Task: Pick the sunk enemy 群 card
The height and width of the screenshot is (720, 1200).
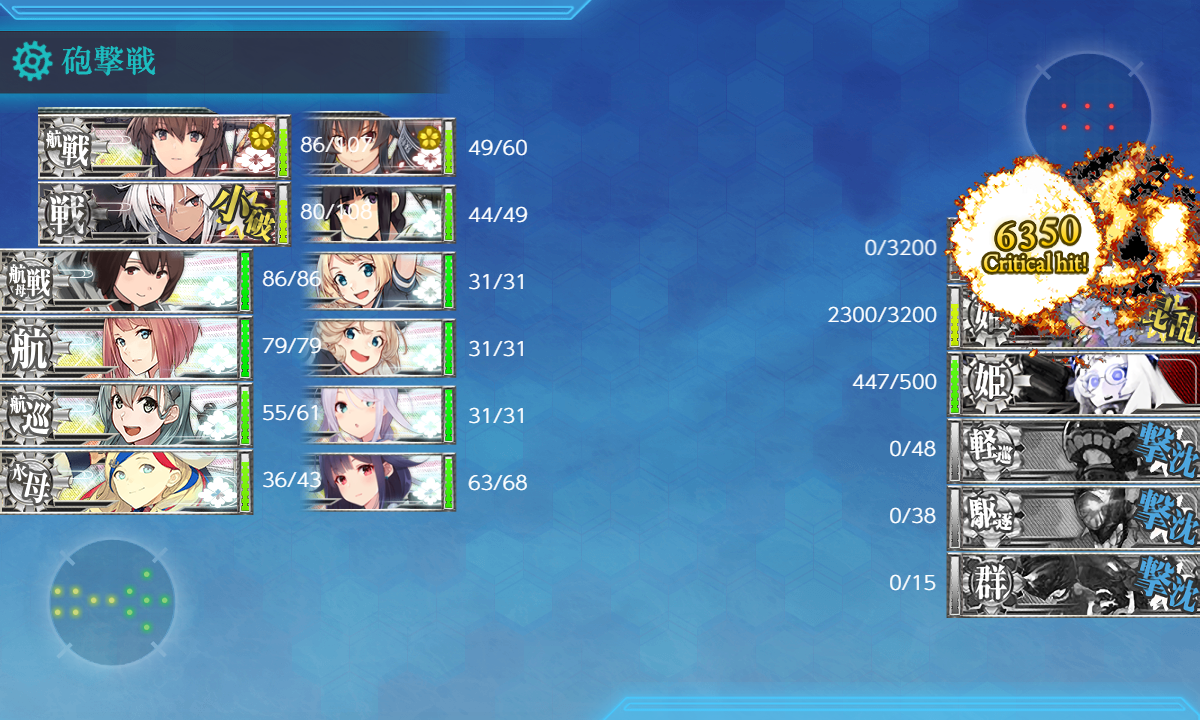Action: (1075, 584)
